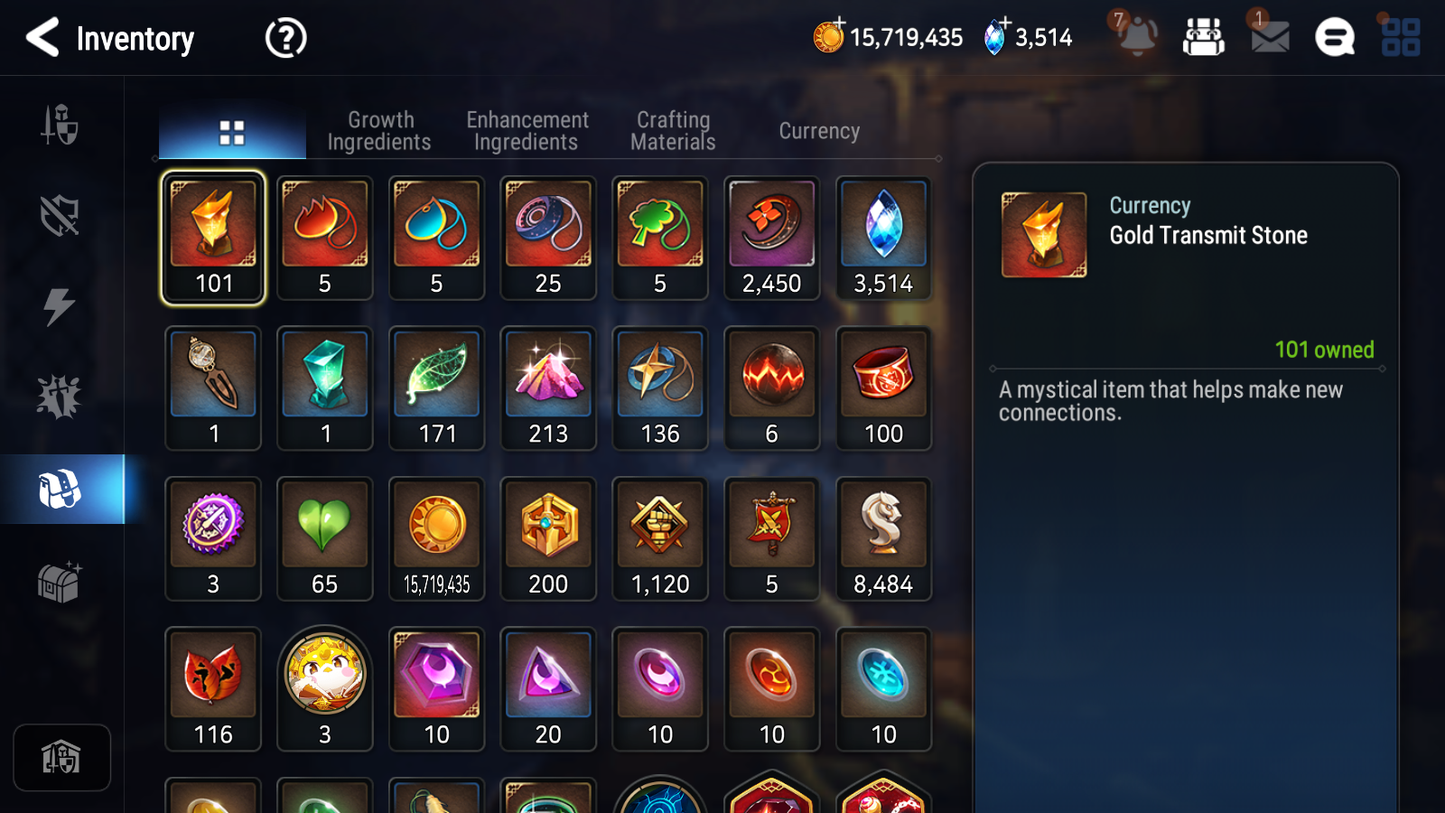
Task: Switch to the Enhancement Ingredients tab
Action: point(527,130)
